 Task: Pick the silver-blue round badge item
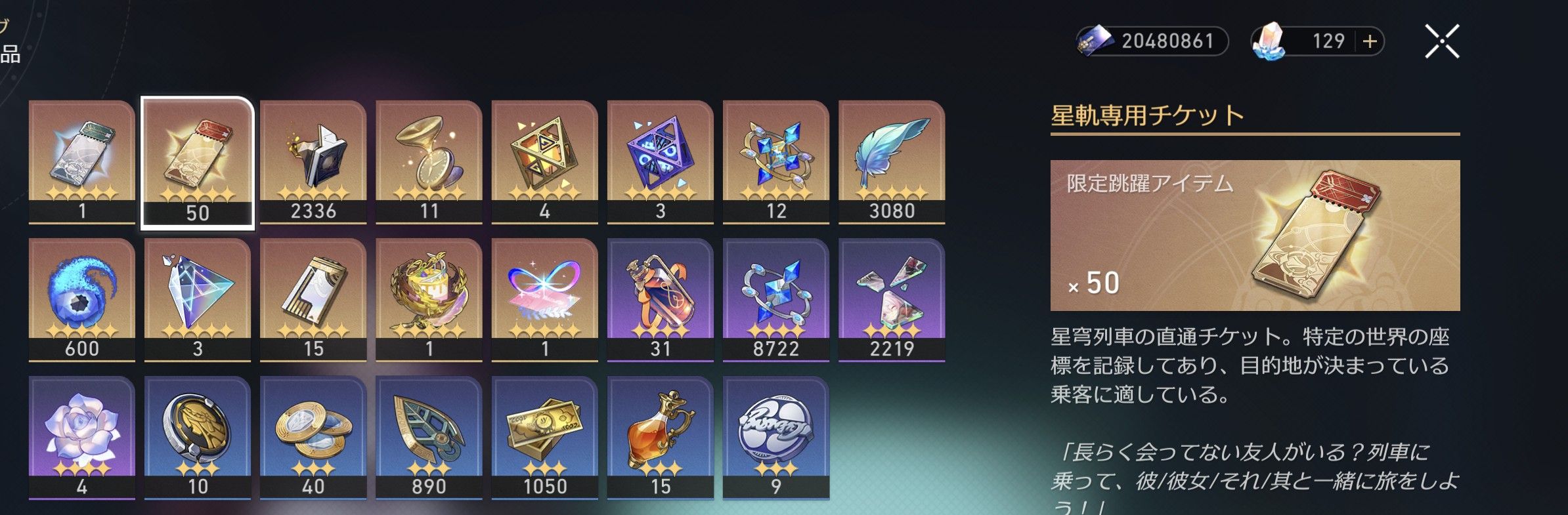[x=775, y=437]
